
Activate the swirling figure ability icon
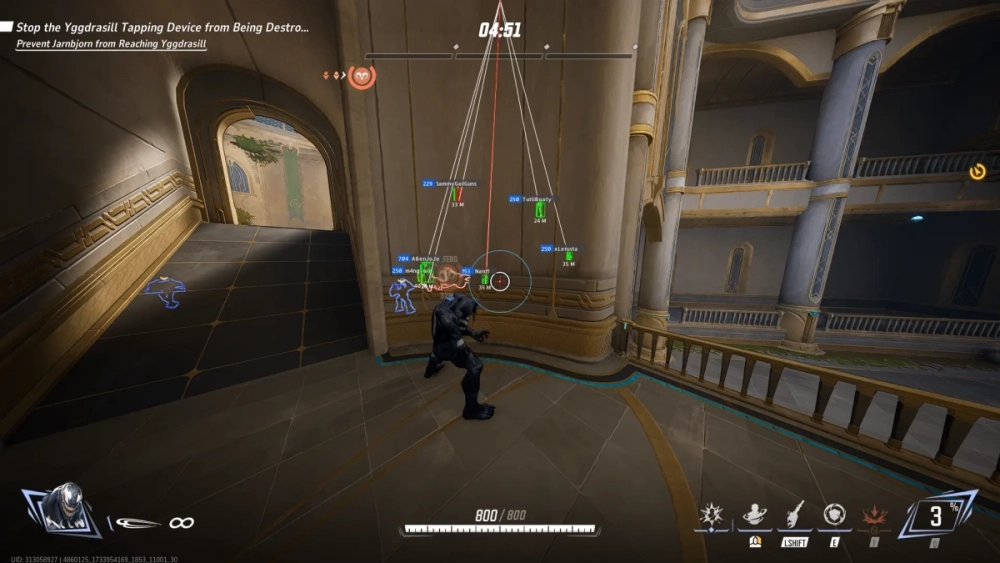[x=754, y=515]
